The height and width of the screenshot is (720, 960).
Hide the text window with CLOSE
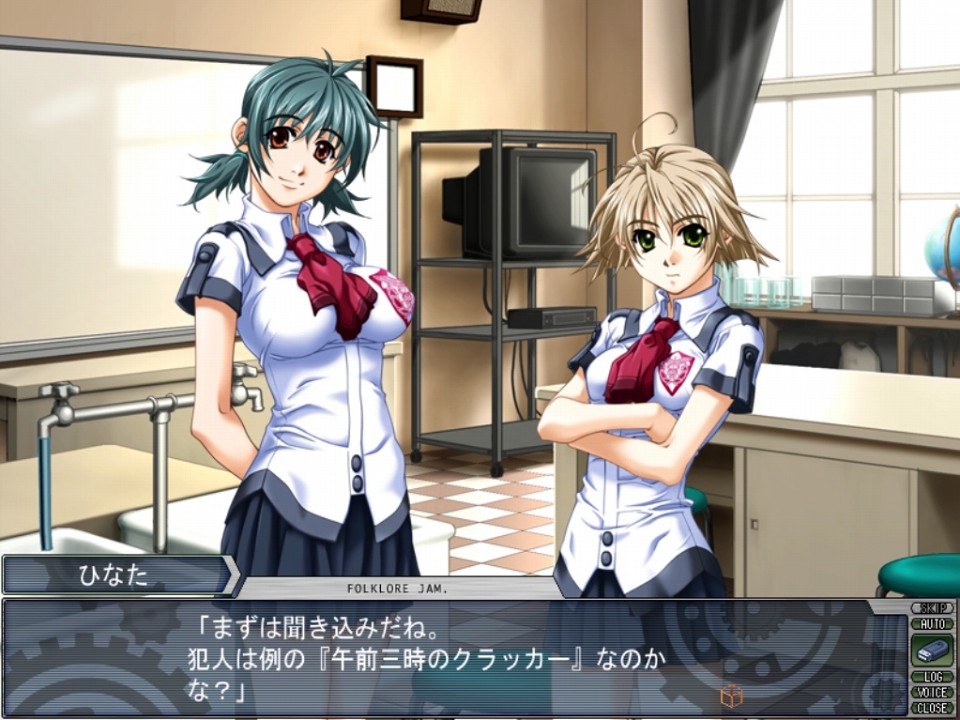[x=932, y=707]
